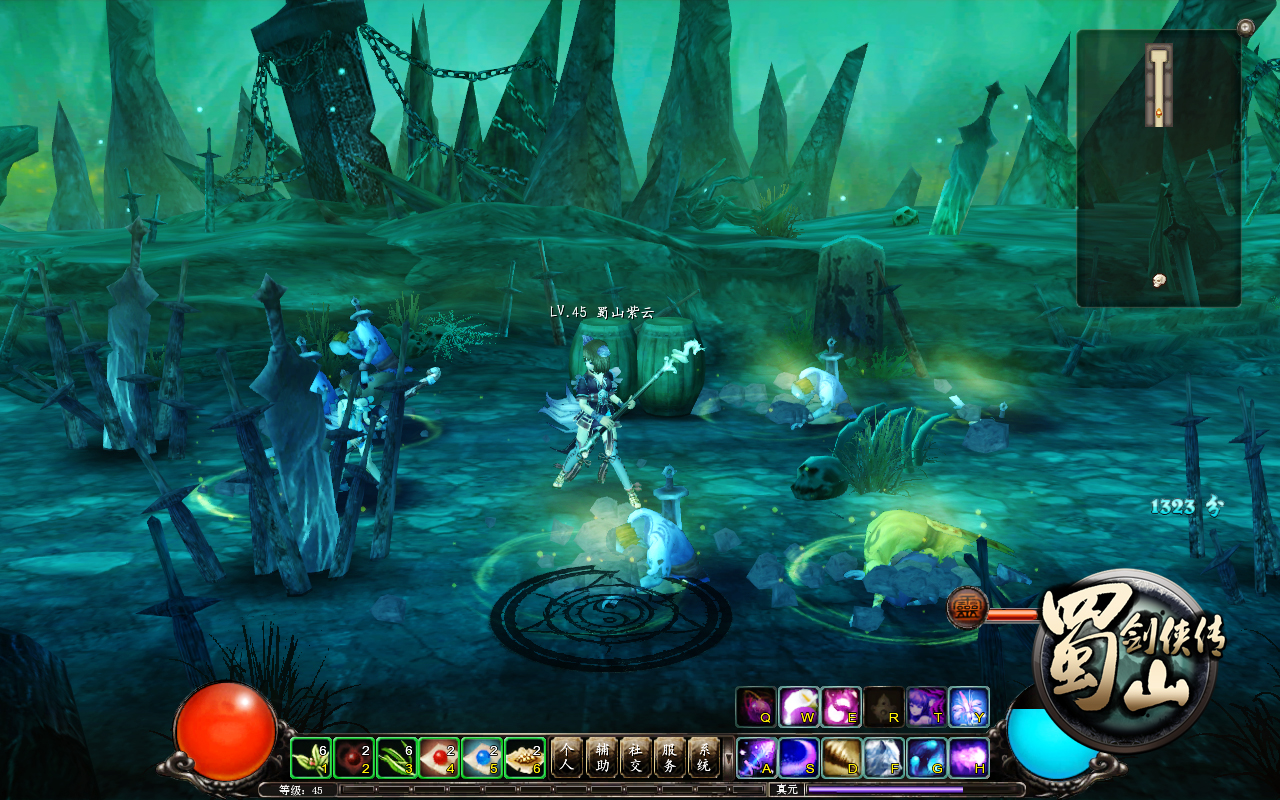Open the 辅助 (Assist) menu
Image resolution: width=1280 pixels, height=800 pixels.
tap(601, 757)
